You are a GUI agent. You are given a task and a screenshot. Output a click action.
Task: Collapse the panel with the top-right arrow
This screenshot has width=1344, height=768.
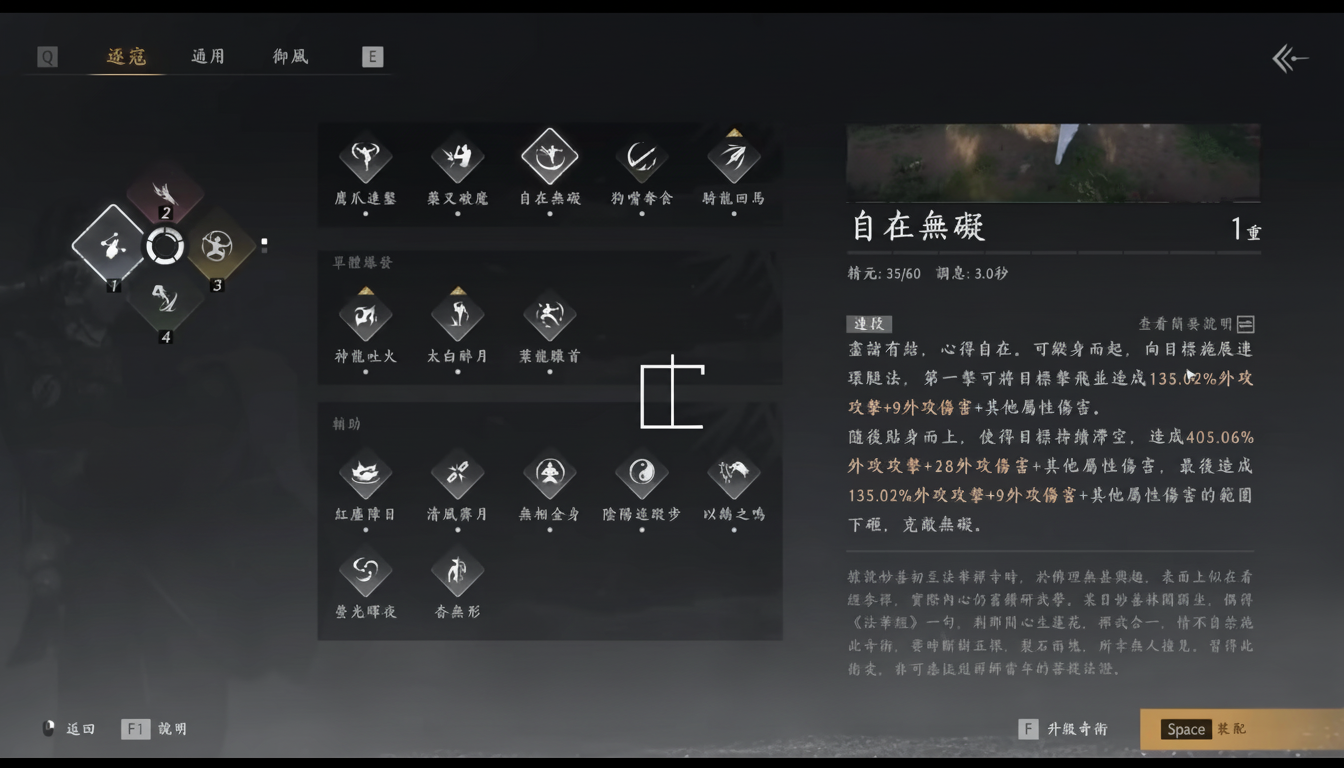click(x=1290, y=58)
